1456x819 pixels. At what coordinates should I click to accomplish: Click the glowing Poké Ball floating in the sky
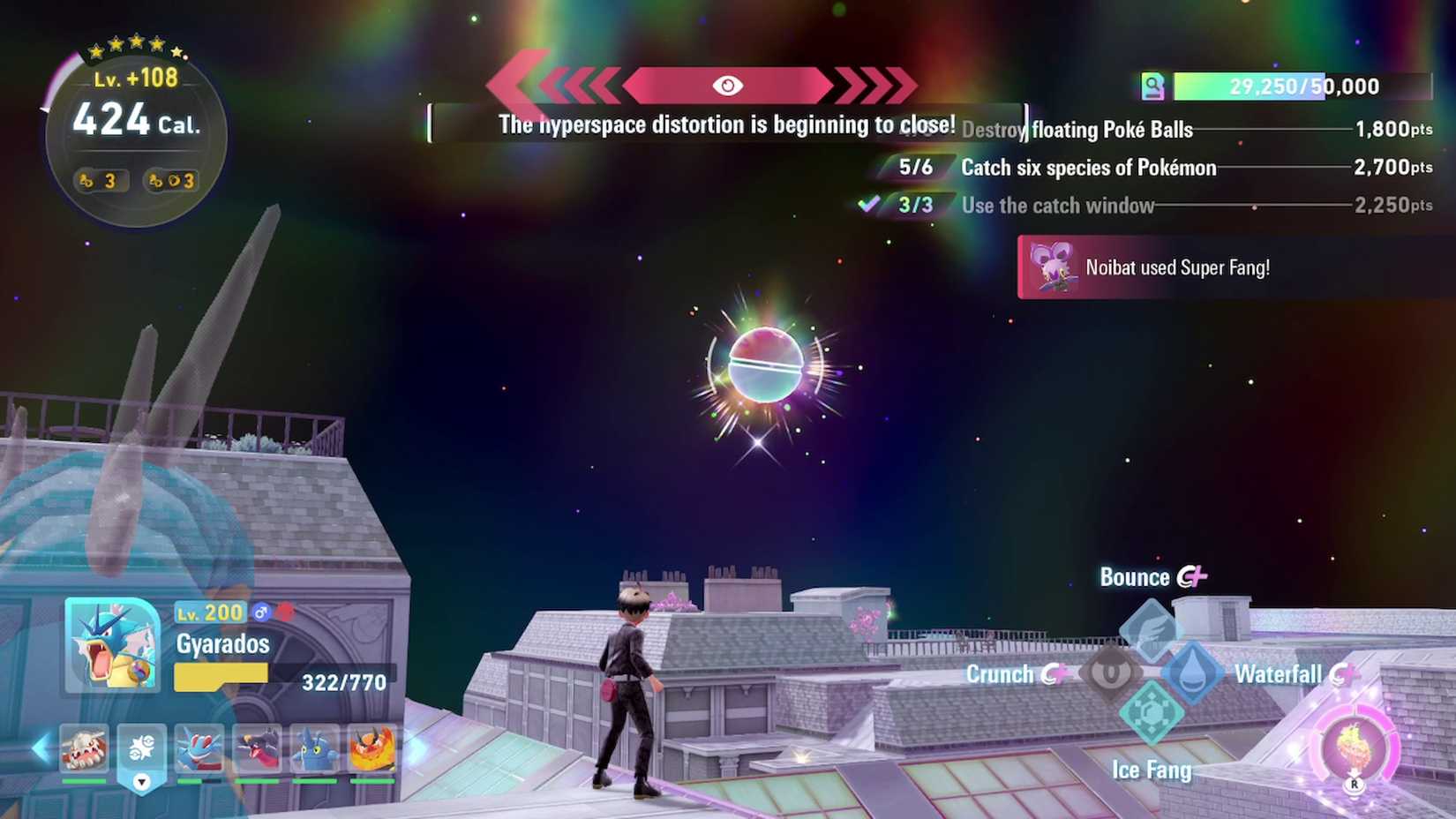point(764,366)
